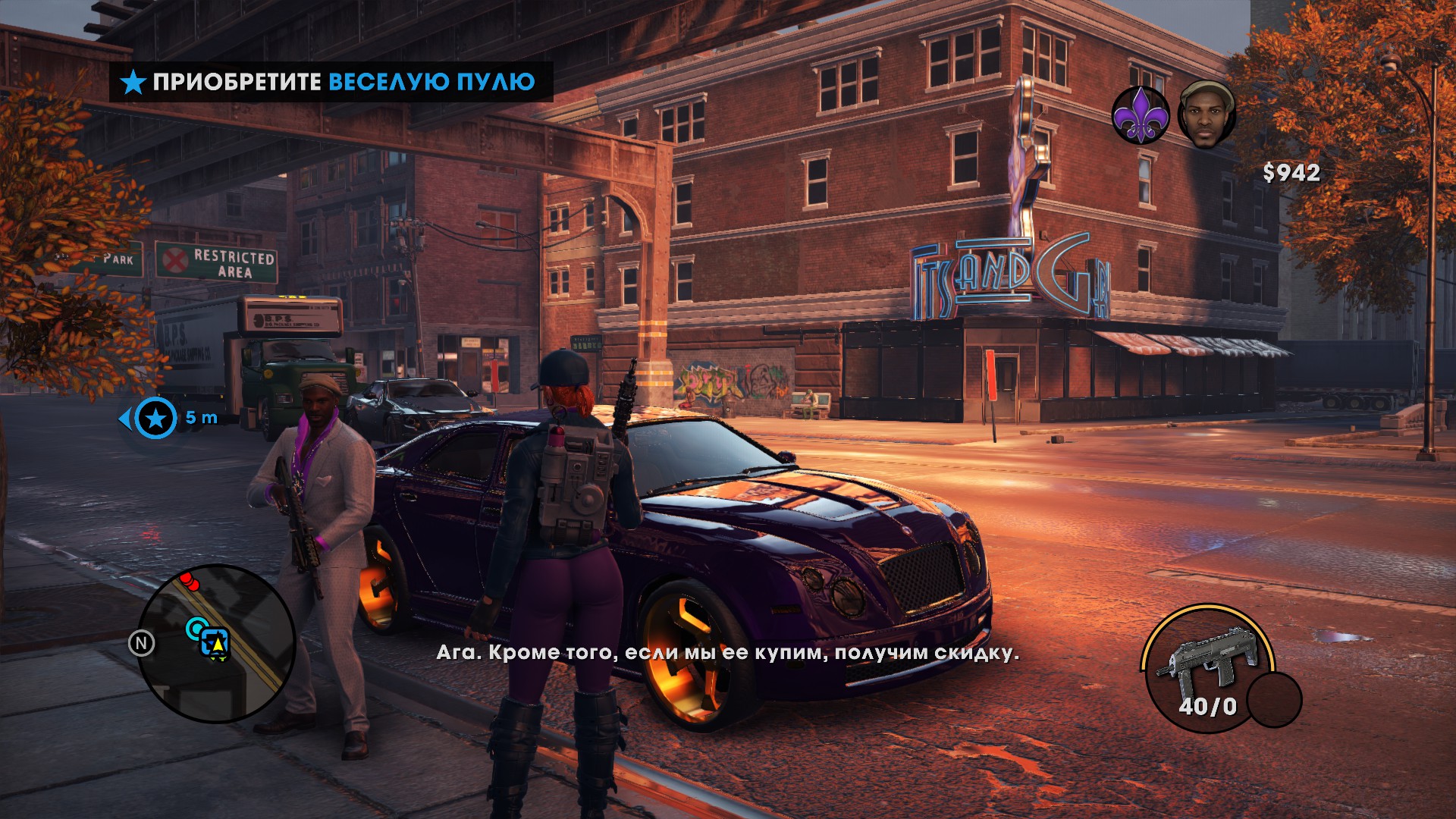The width and height of the screenshot is (1456, 819).
Task: Select the purple fleur-de-lis Saints icon
Action: [1141, 115]
